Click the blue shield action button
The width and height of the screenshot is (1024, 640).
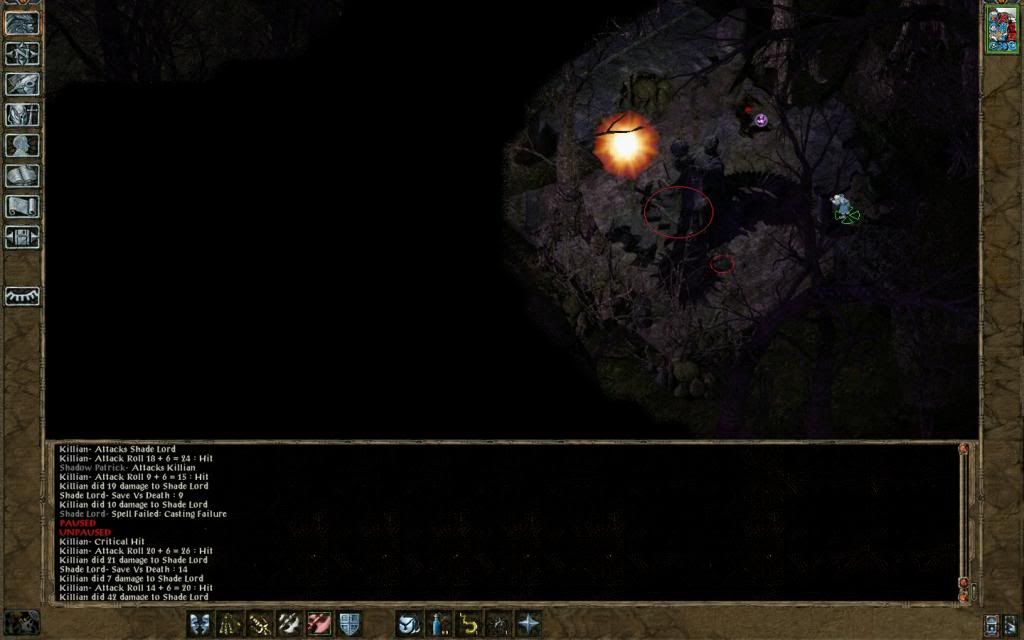click(349, 624)
